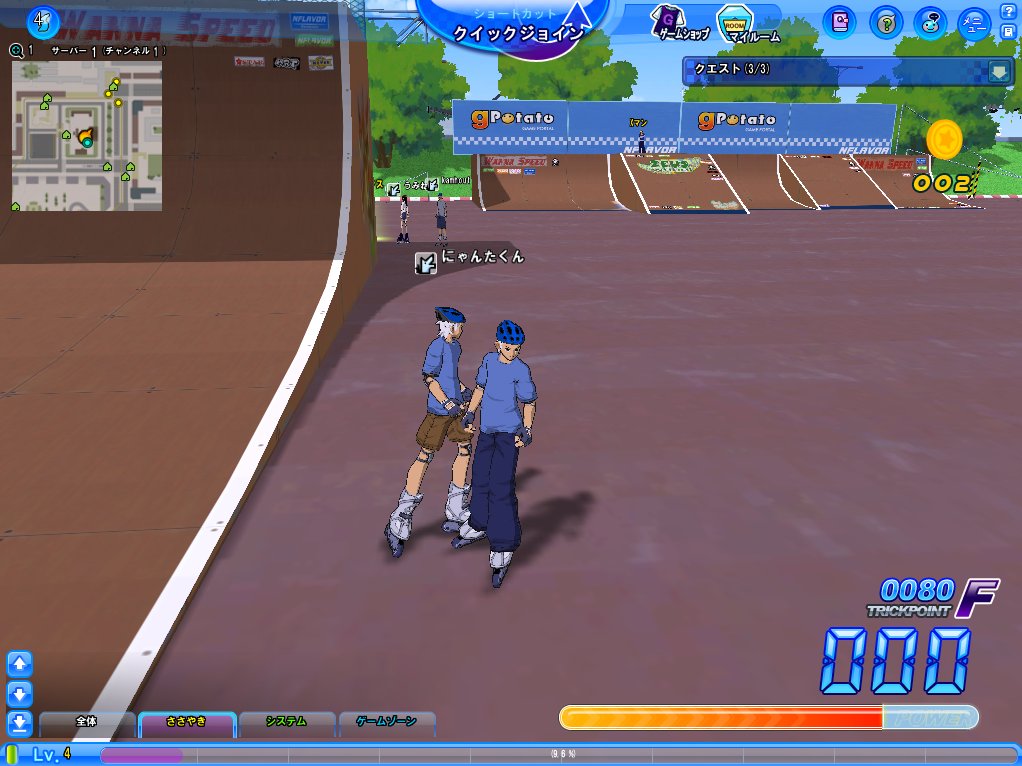
Task: Click the minimap
Action: [86, 135]
